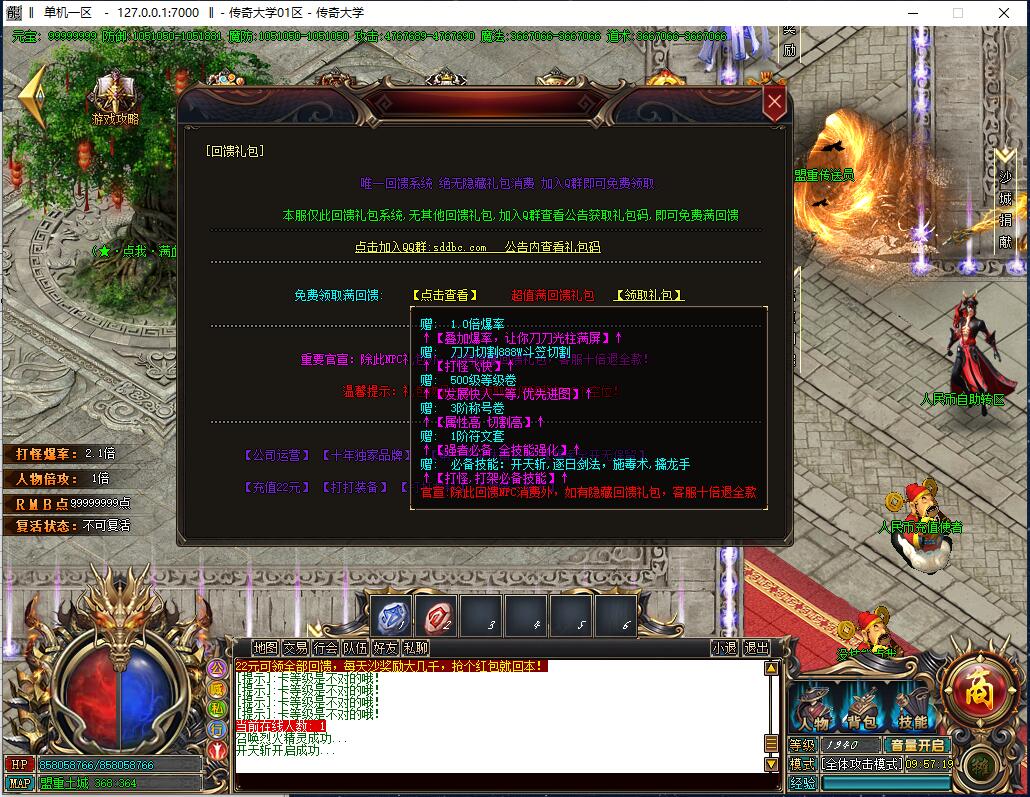Open the 人物 character sheet
Viewport: 1030px width, 797px height.
811,711
